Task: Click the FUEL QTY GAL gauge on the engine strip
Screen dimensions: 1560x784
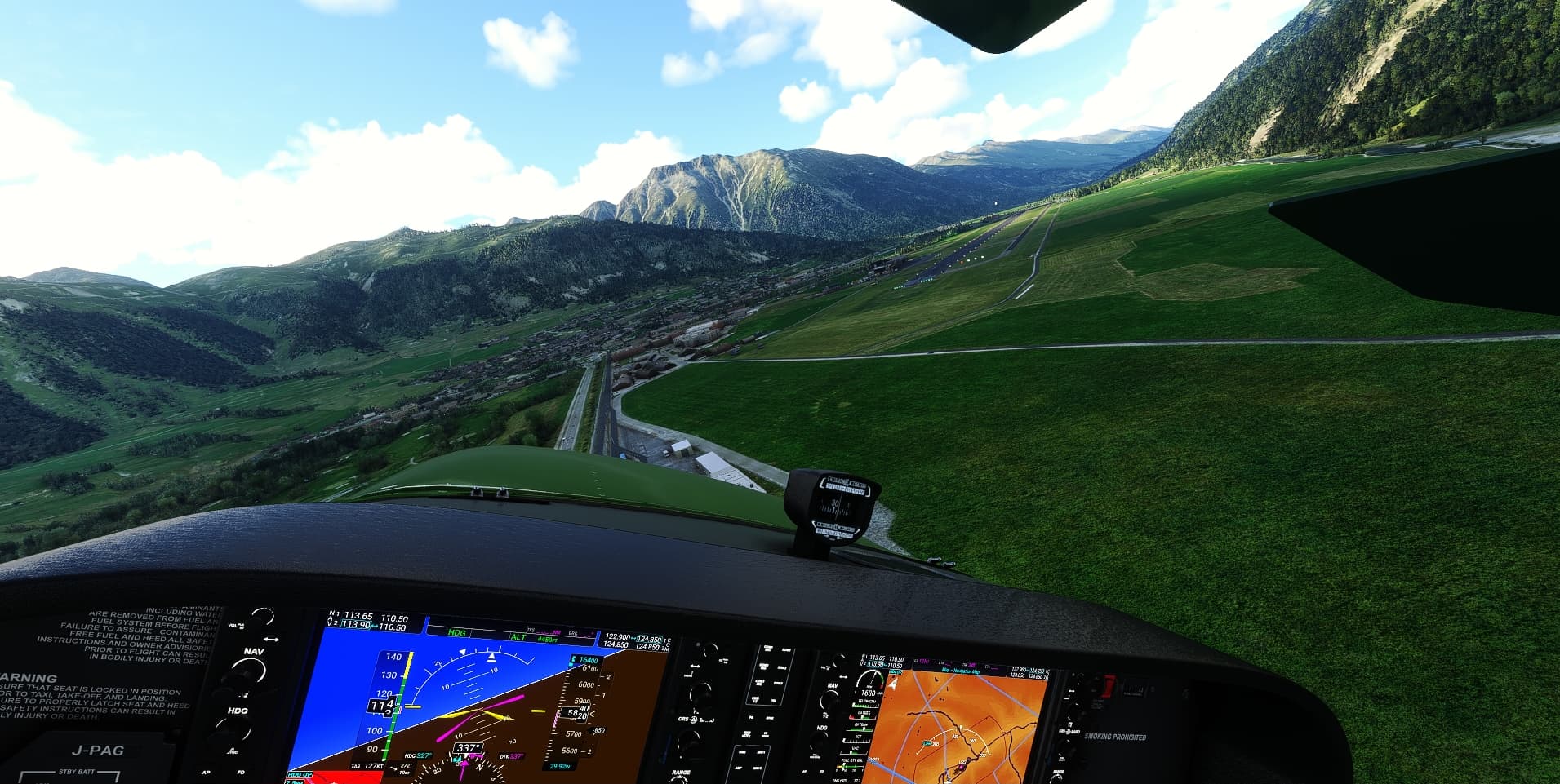Action: point(851,763)
